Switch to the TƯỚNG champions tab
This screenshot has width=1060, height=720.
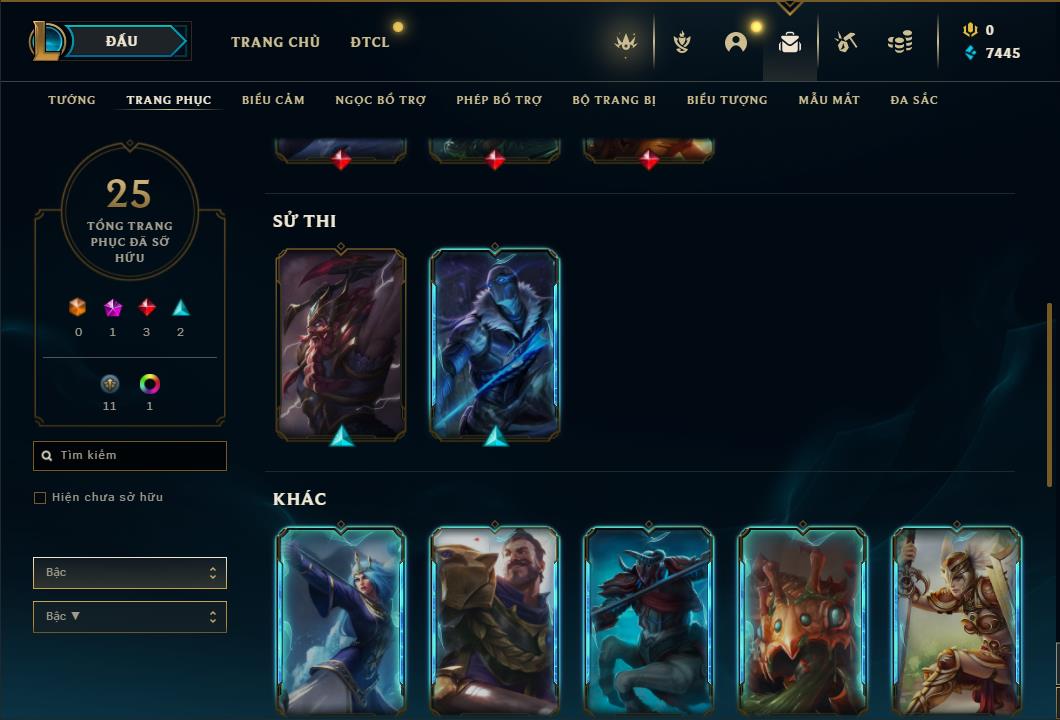(x=72, y=100)
